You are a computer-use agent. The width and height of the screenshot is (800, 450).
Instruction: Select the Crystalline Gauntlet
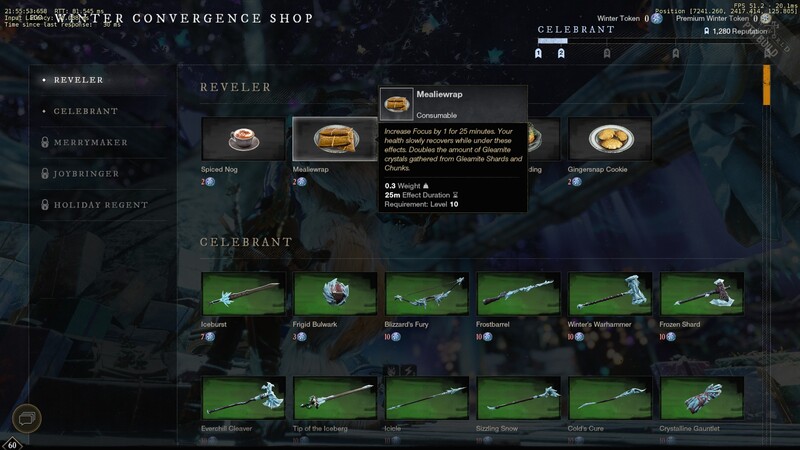click(702, 398)
